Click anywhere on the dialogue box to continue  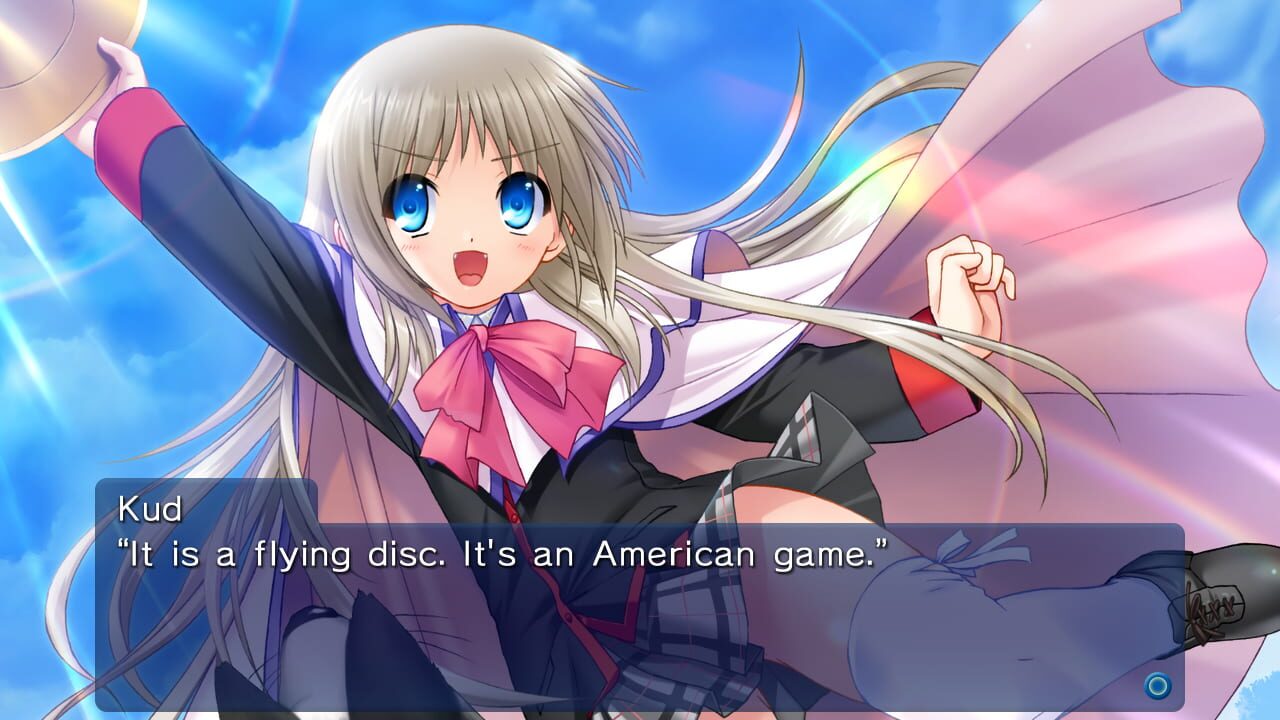(640, 600)
